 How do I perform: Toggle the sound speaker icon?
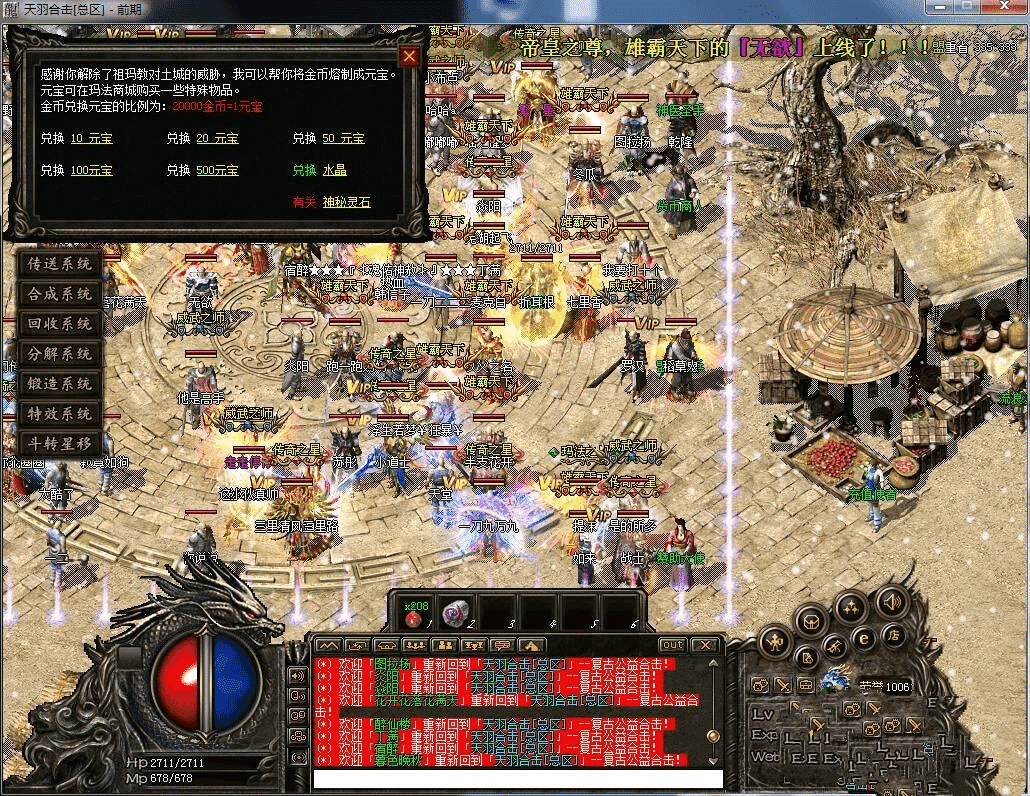tap(891, 602)
